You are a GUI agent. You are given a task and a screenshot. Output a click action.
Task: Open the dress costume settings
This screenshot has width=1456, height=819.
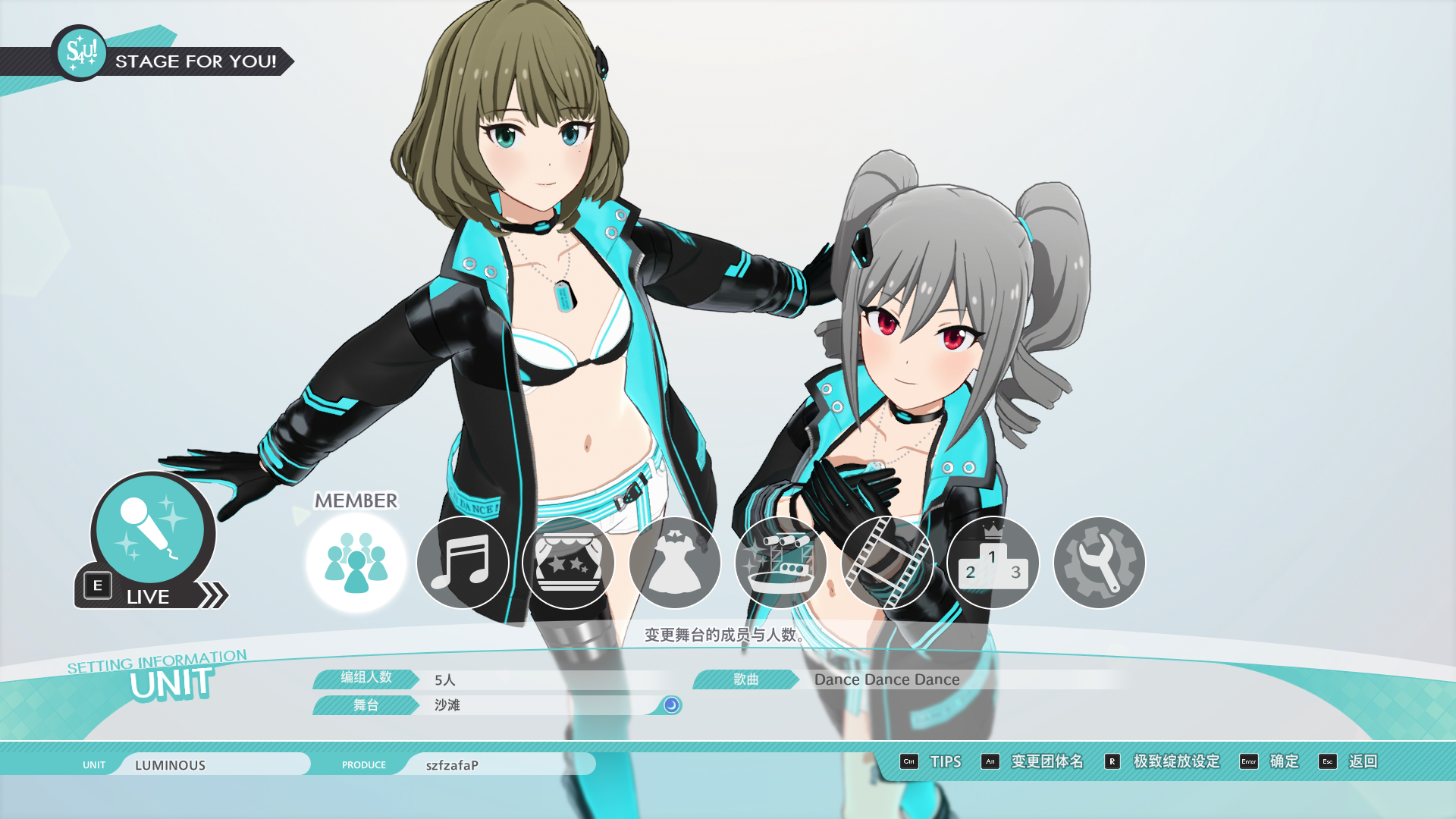[675, 563]
